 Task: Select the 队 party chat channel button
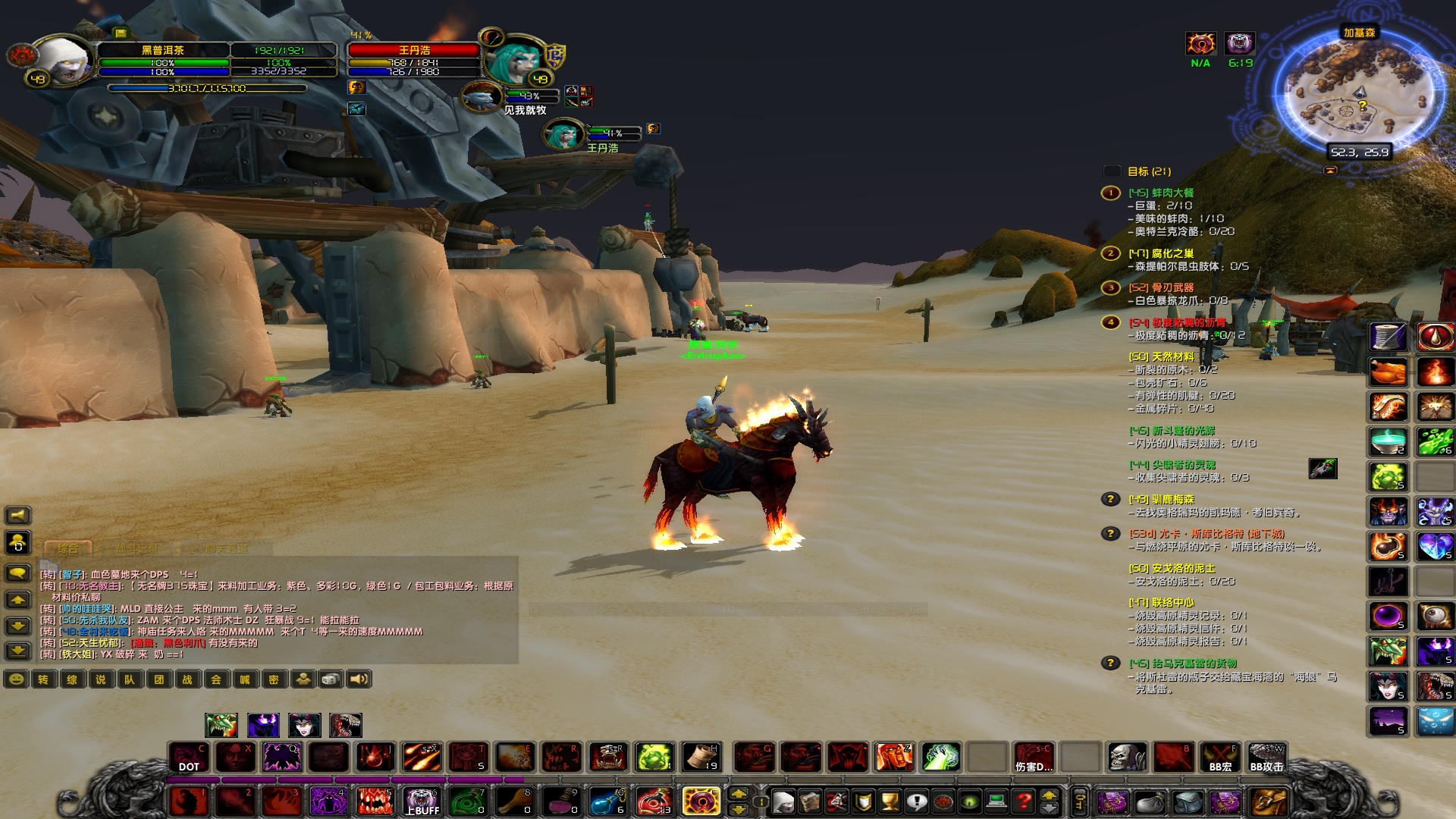(130, 679)
